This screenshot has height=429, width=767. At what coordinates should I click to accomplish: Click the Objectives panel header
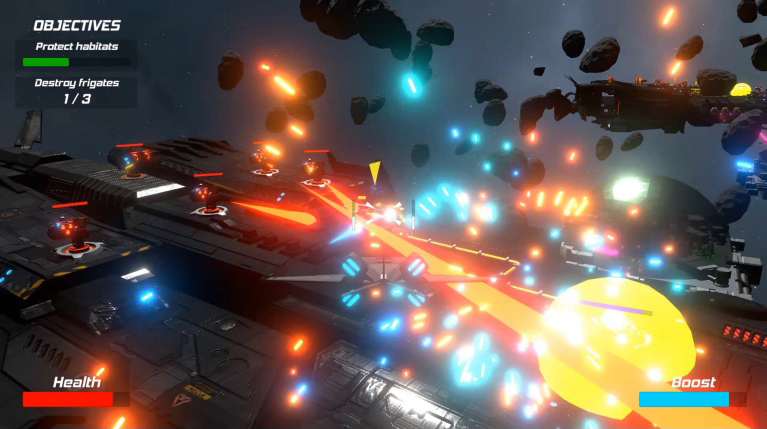point(77,25)
